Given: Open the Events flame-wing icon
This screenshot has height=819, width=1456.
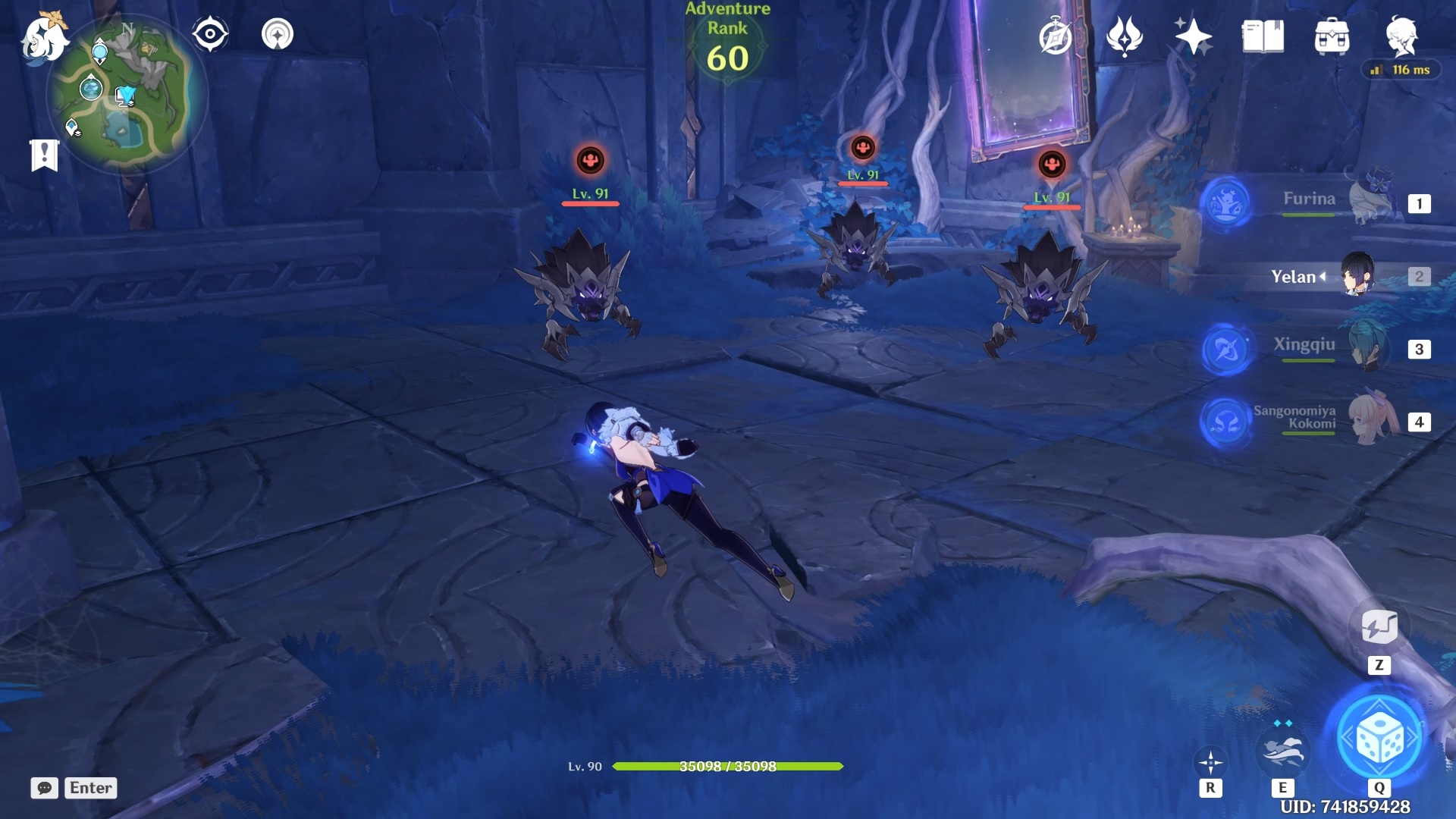Looking at the screenshot, I should click(x=1124, y=36).
